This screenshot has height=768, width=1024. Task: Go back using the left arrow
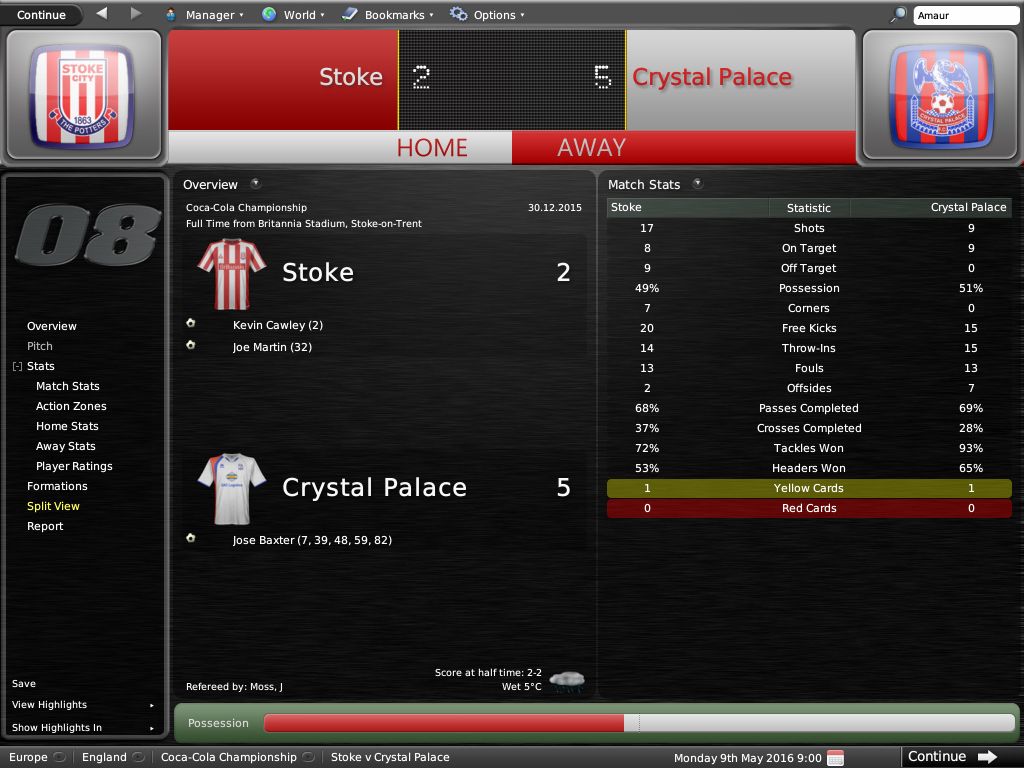point(102,14)
